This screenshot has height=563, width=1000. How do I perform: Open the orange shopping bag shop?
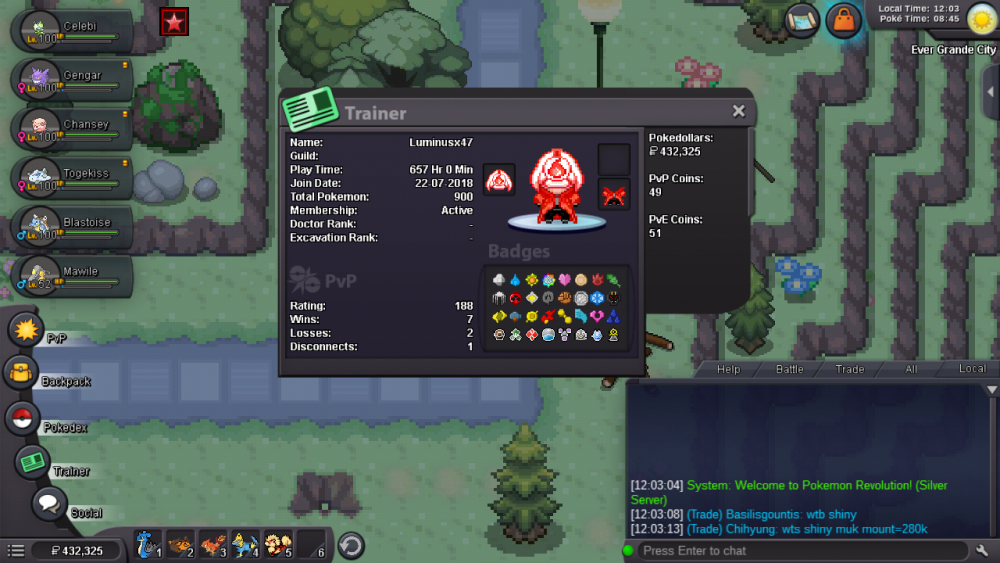point(844,20)
